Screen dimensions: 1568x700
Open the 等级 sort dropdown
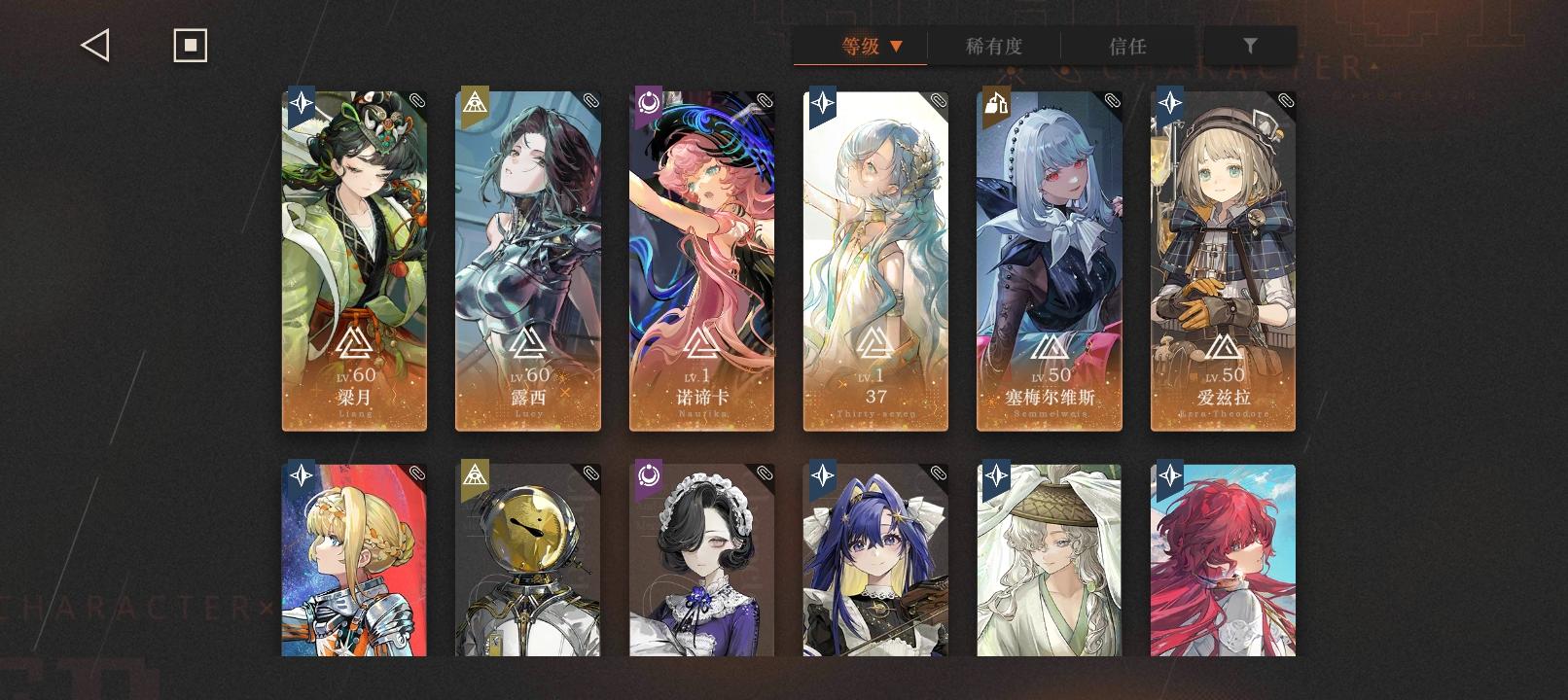(x=860, y=45)
